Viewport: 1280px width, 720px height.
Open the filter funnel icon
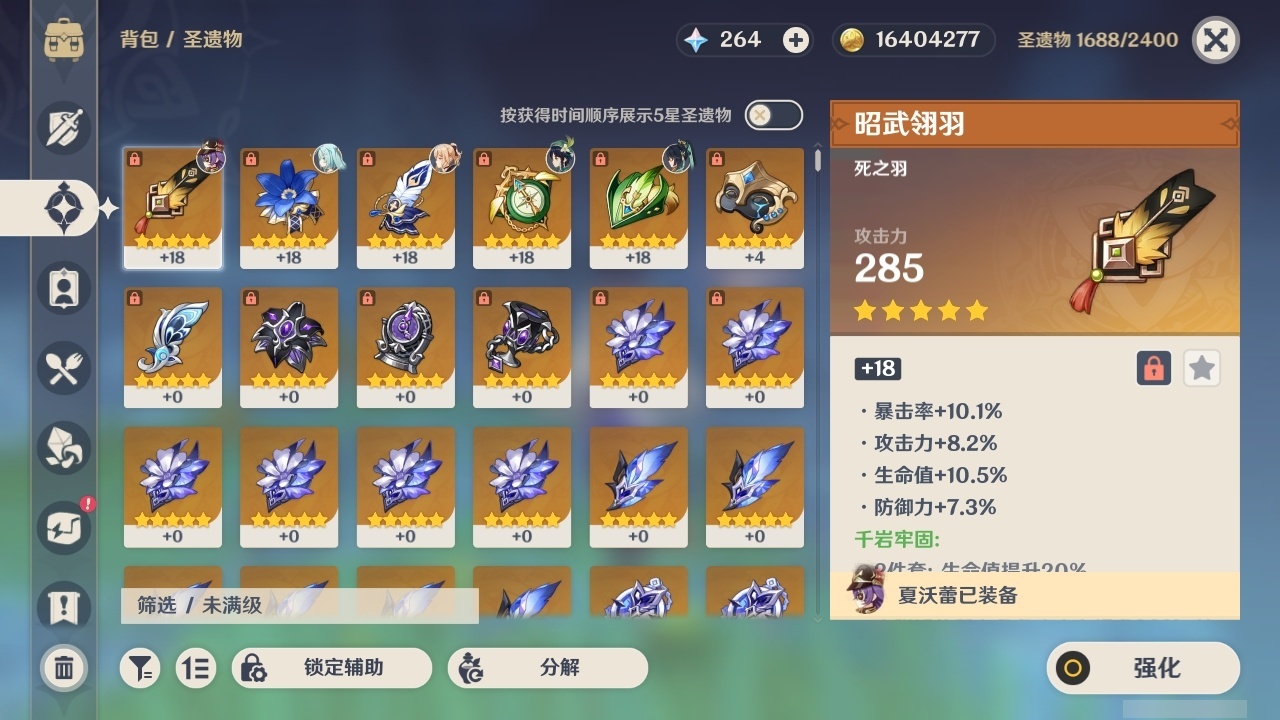click(x=140, y=668)
